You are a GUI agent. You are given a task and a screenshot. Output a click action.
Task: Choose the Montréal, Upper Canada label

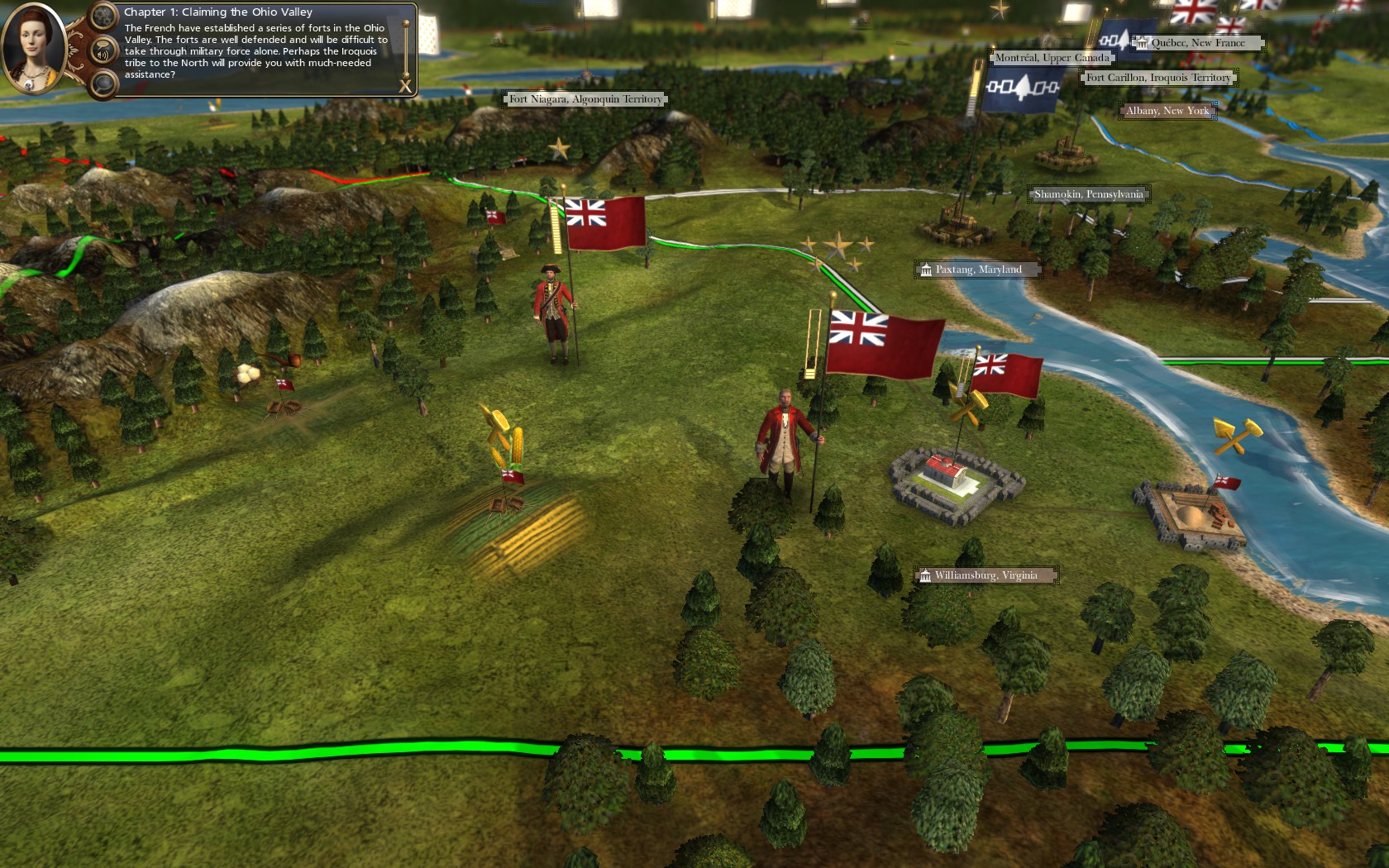[1052, 58]
